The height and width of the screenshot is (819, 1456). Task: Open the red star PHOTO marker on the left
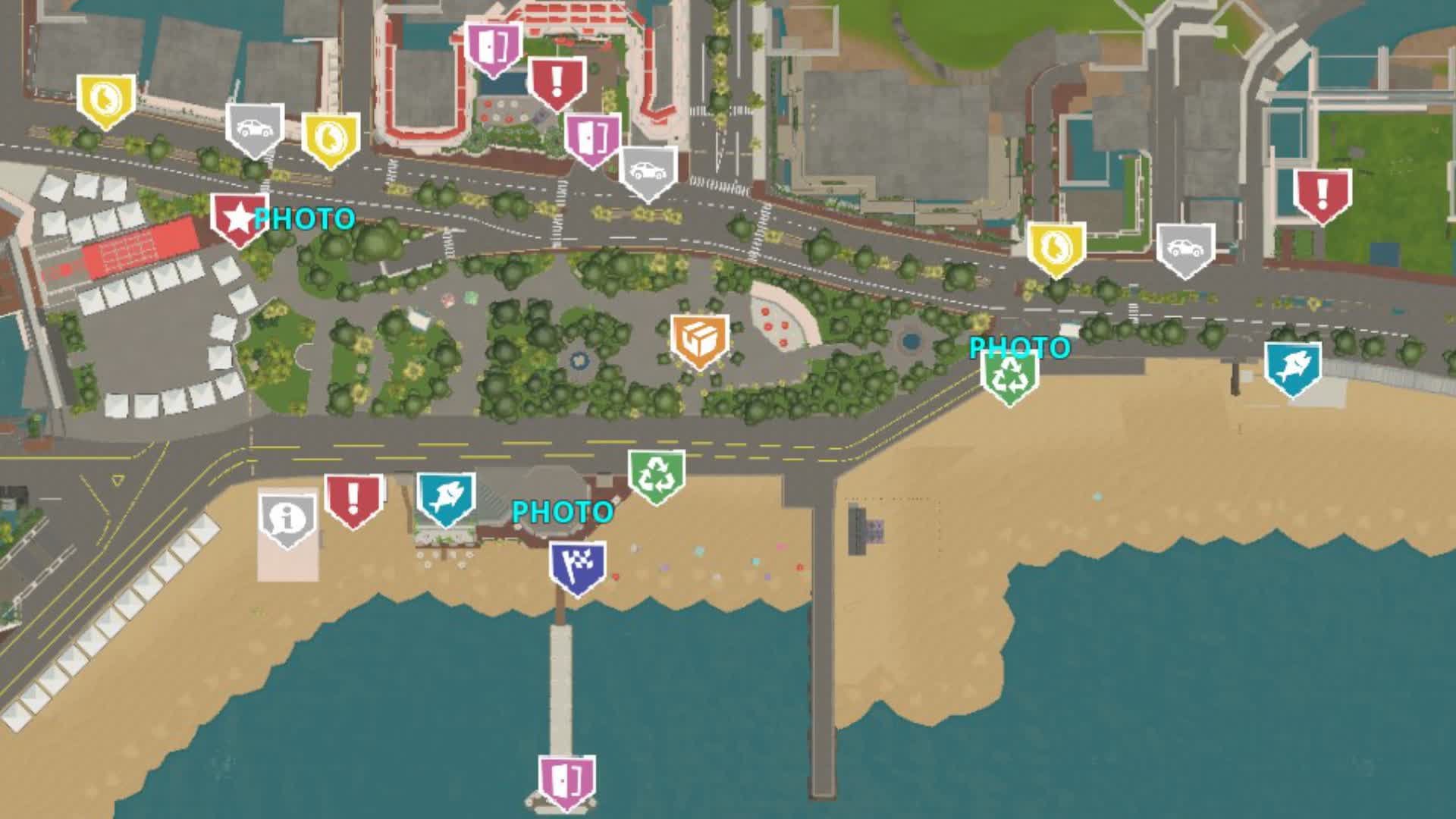click(x=237, y=218)
